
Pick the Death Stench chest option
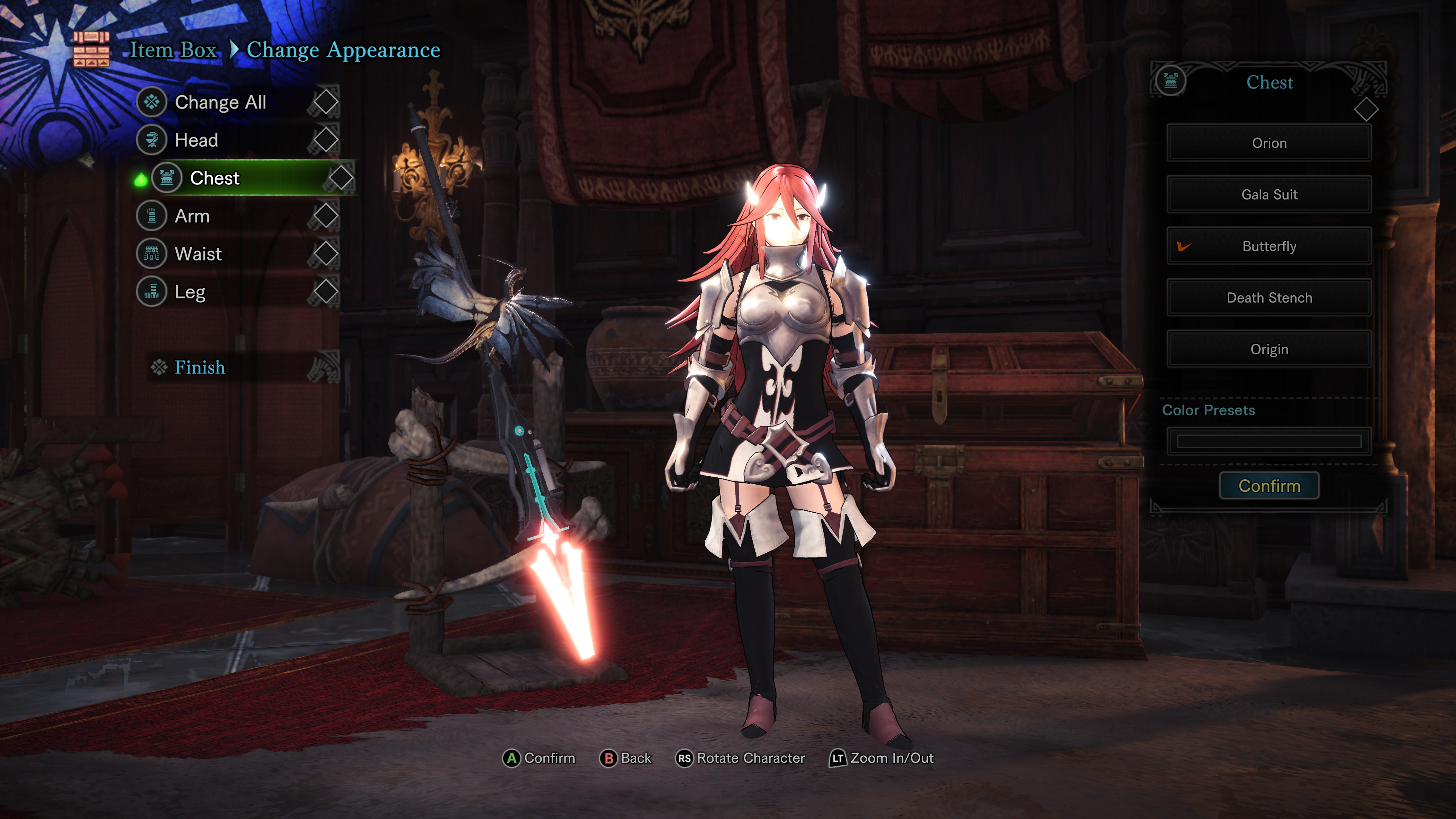click(1269, 298)
